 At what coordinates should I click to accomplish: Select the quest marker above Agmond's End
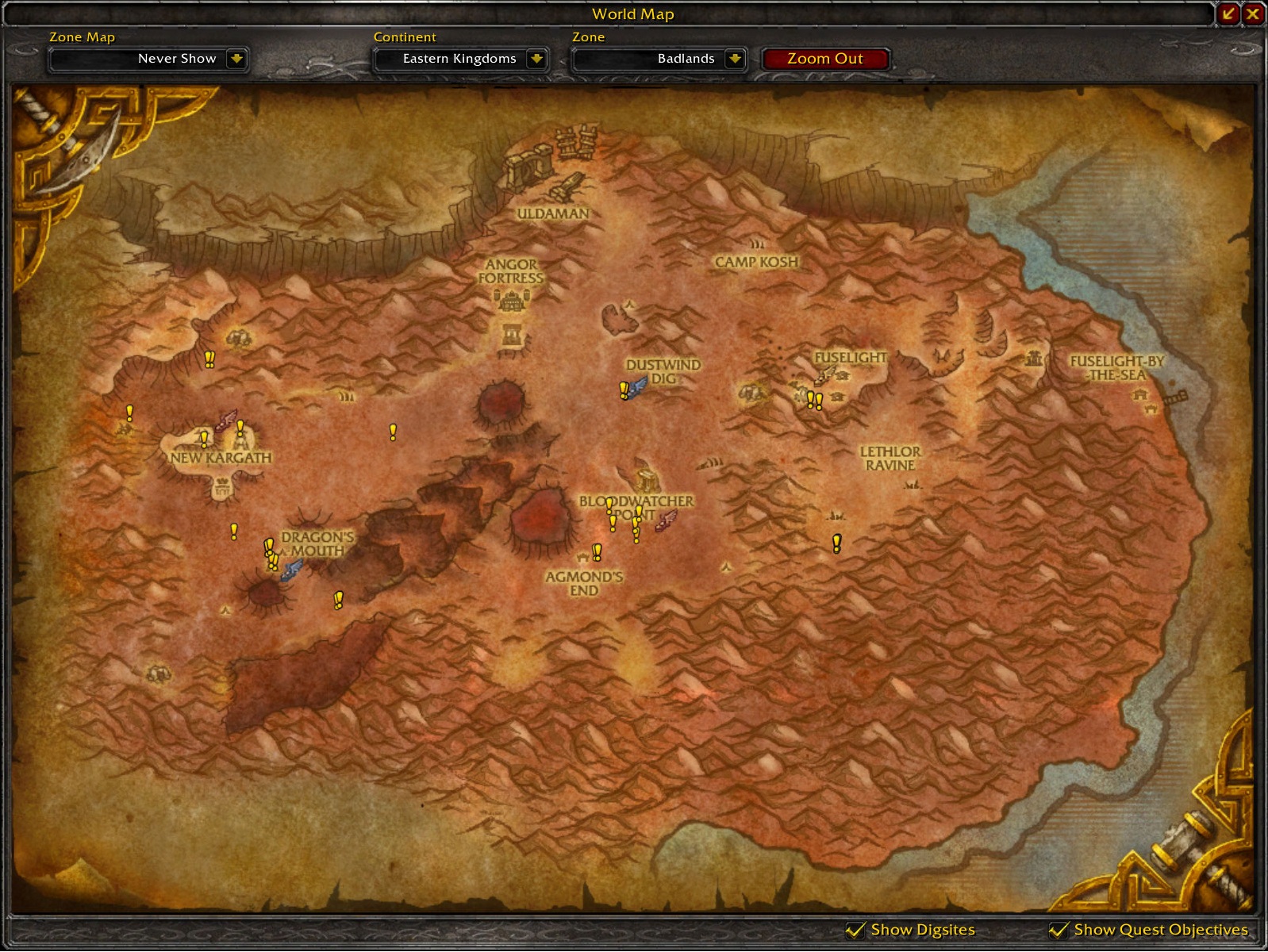tap(597, 551)
